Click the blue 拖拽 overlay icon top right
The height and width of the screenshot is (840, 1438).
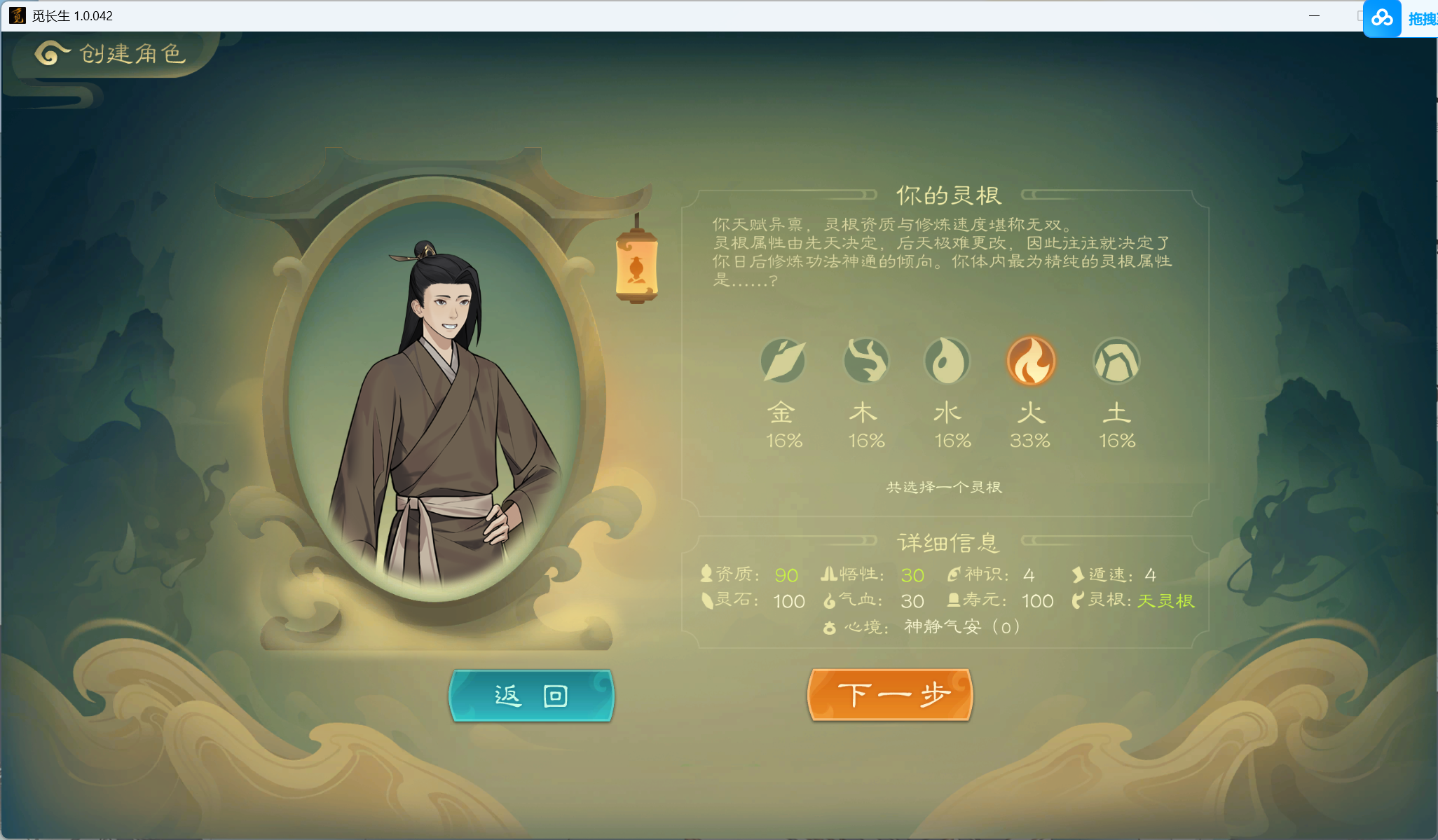pos(1383,18)
